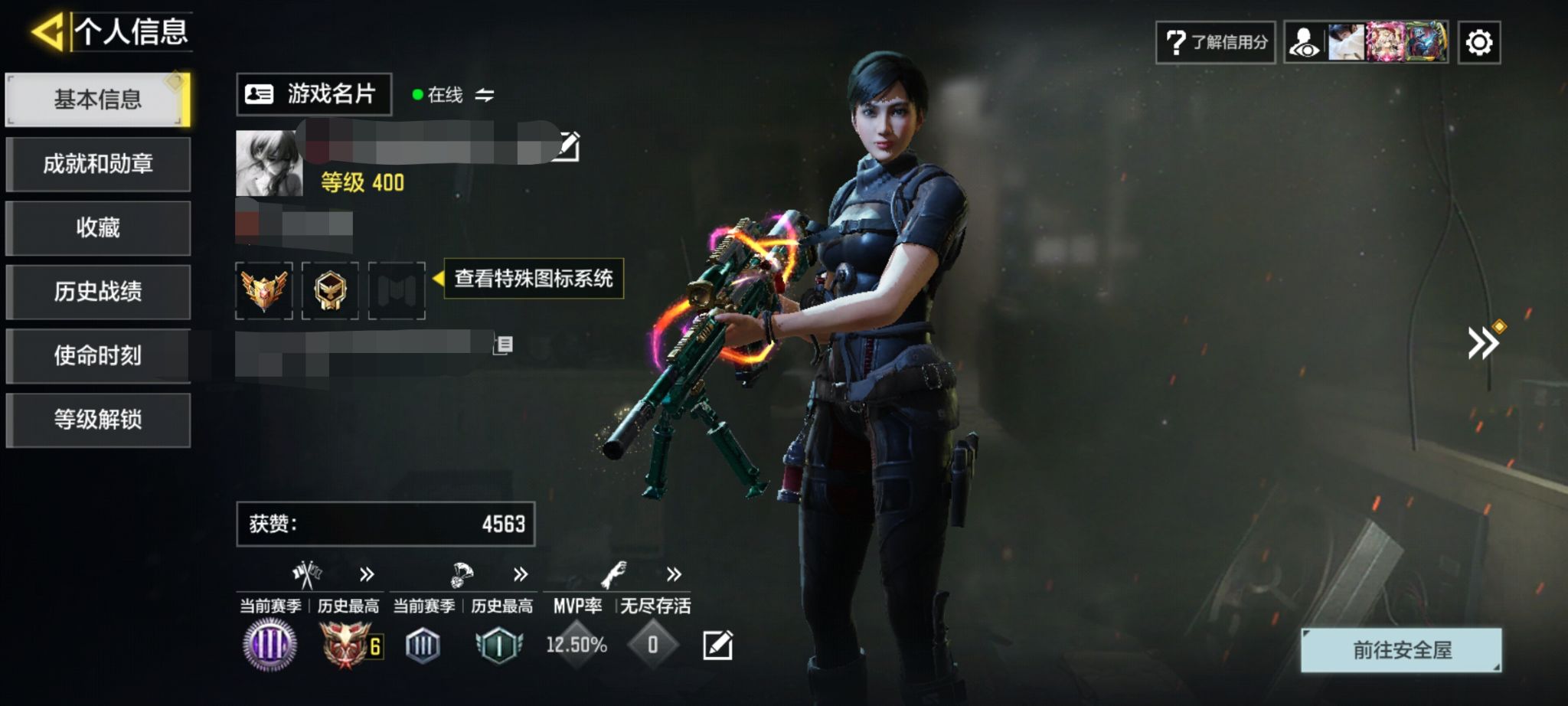Toggle the 在线 online status switch

tap(484, 95)
